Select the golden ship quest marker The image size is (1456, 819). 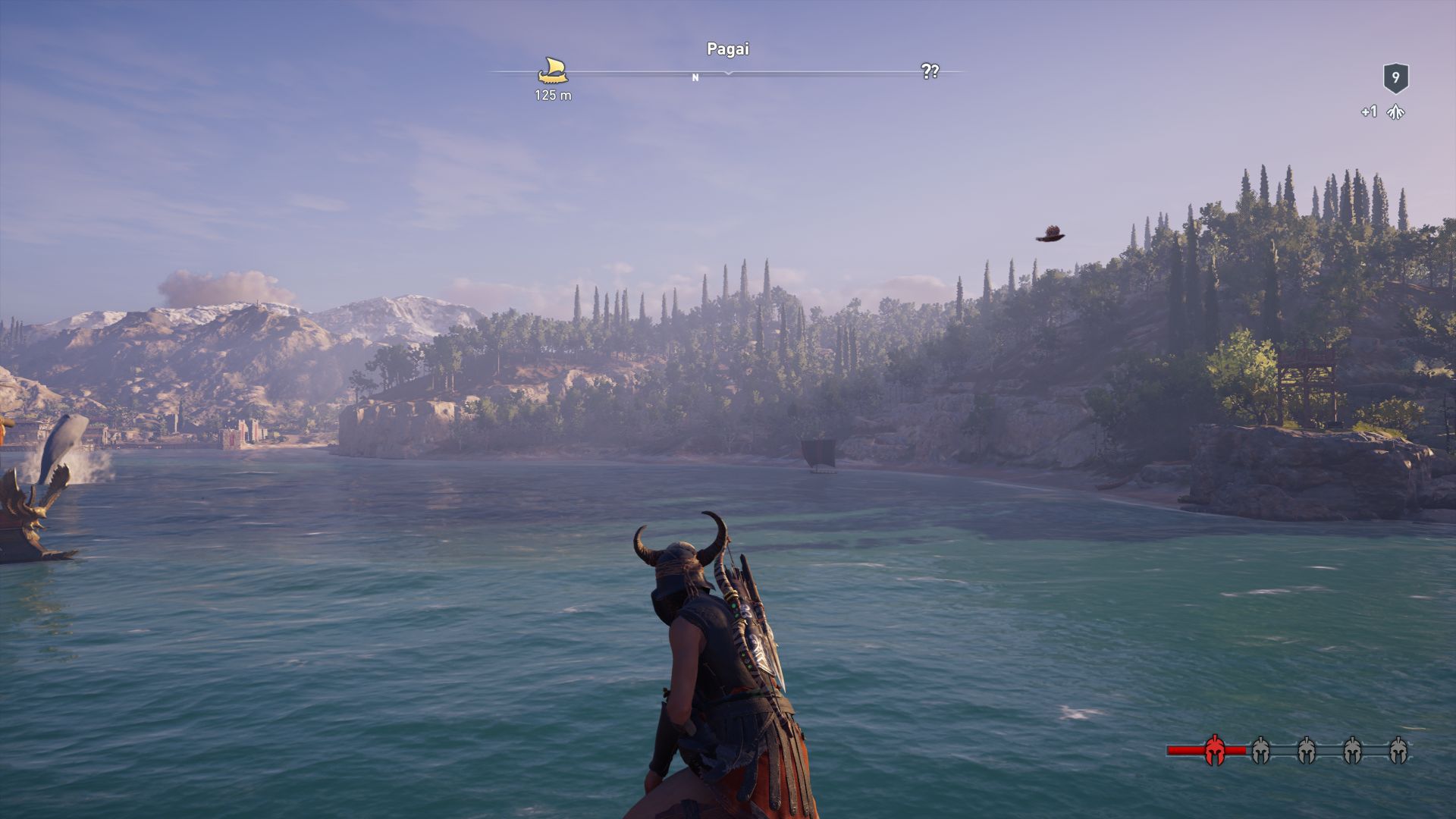tap(554, 68)
